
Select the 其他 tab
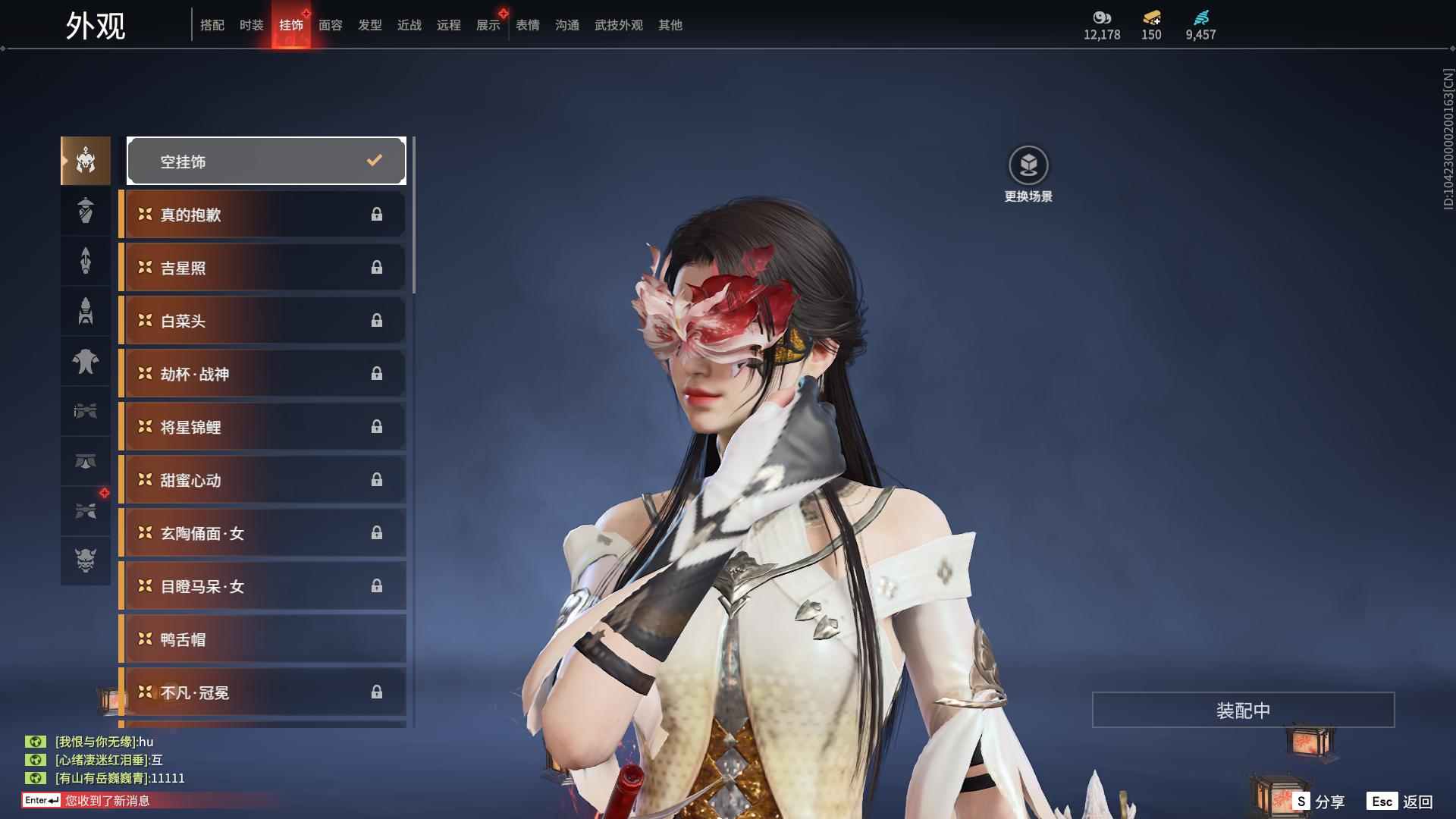click(x=670, y=25)
